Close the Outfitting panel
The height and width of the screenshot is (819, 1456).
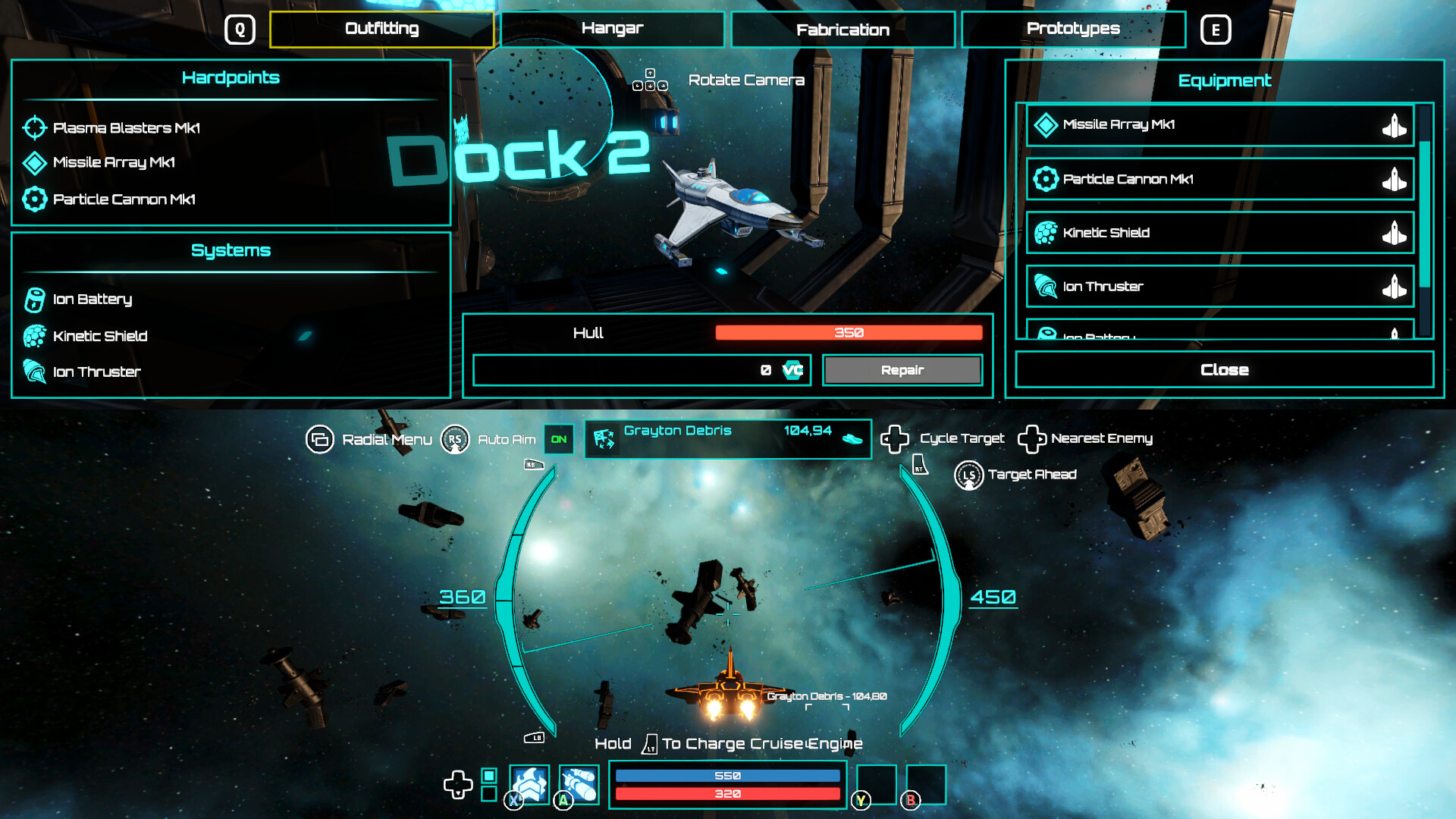(x=1223, y=369)
